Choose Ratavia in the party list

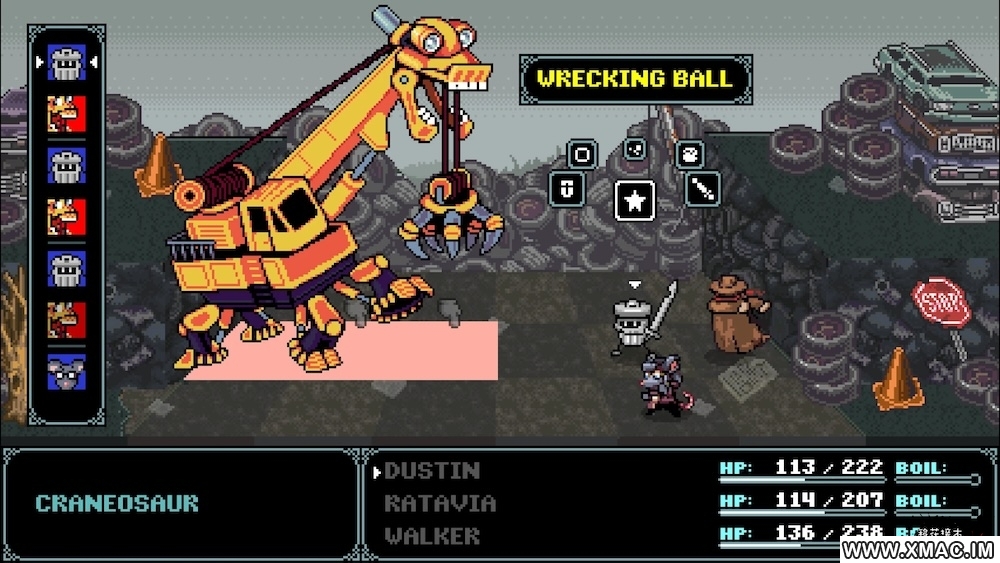click(440, 503)
